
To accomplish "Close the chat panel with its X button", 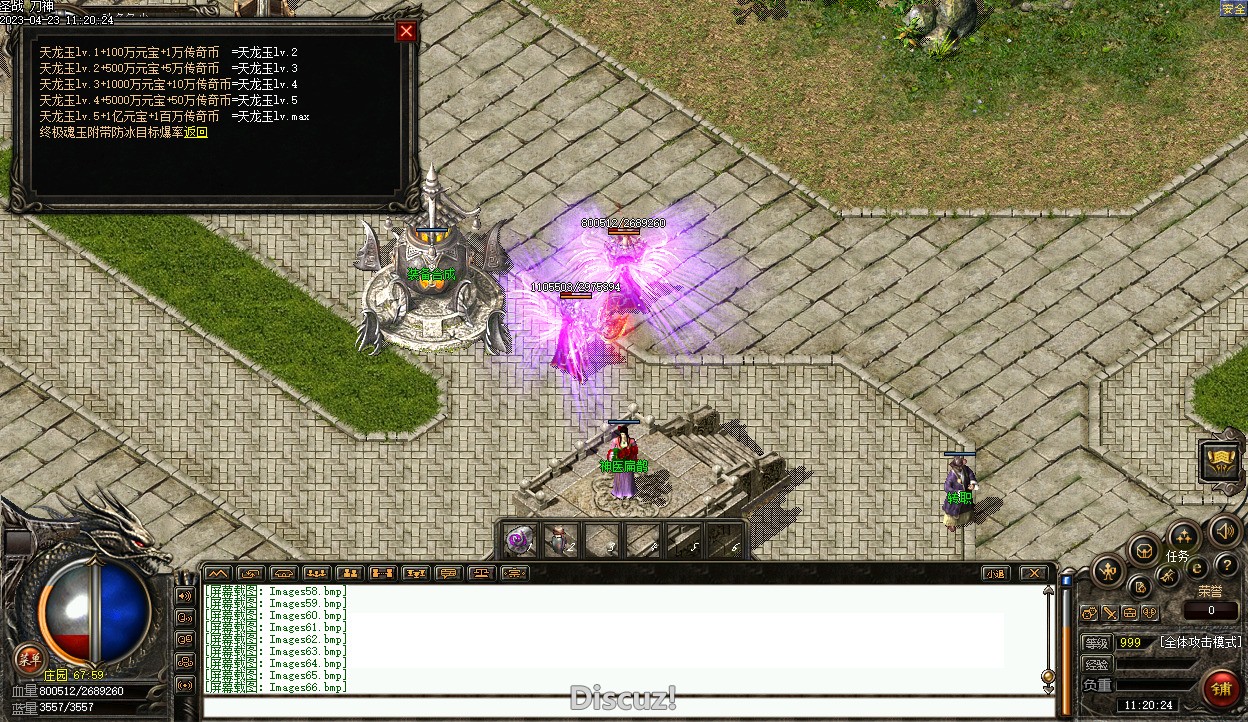I will (x=1034, y=573).
